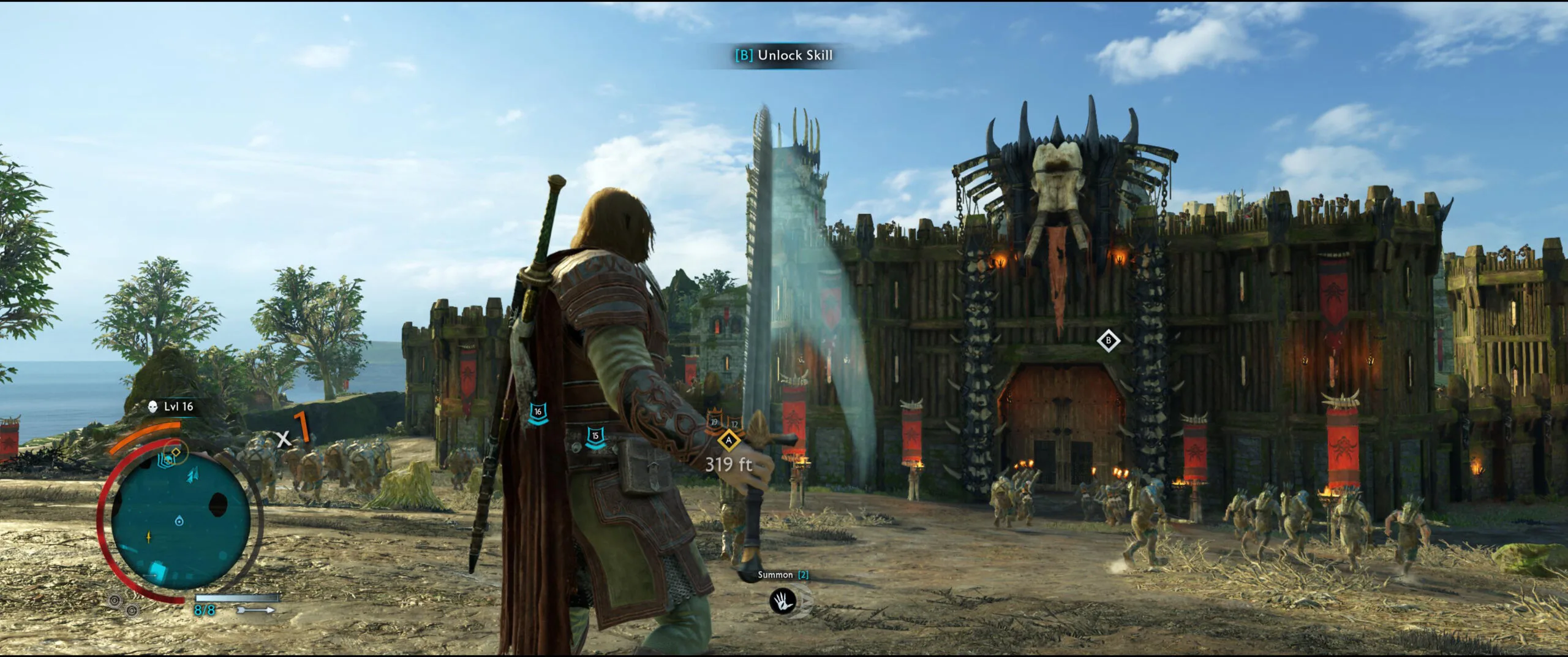1568x657 pixels.
Task: Activate the Summon hand ability icon
Action: (x=782, y=601)
